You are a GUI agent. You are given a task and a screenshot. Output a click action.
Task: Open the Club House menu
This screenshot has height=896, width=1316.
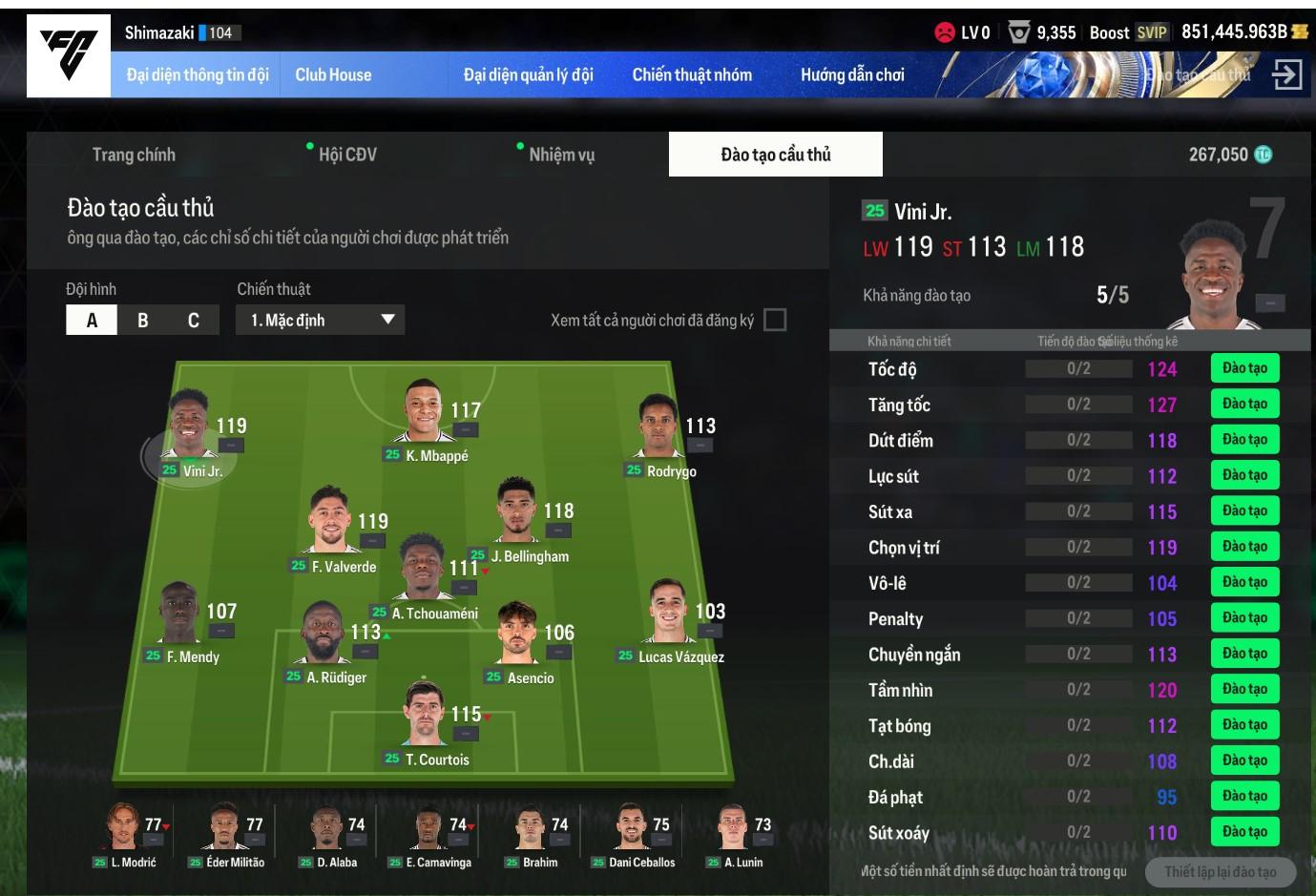coord(333,74)
